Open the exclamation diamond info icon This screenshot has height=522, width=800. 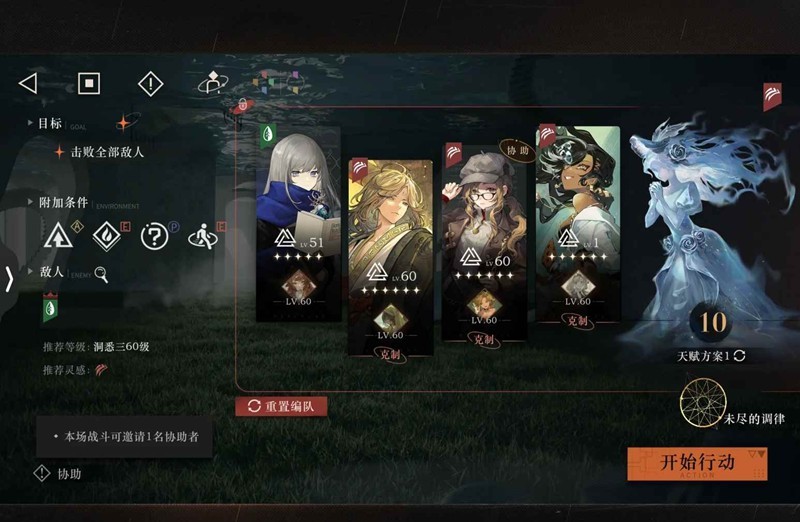(x=150, y=84)
